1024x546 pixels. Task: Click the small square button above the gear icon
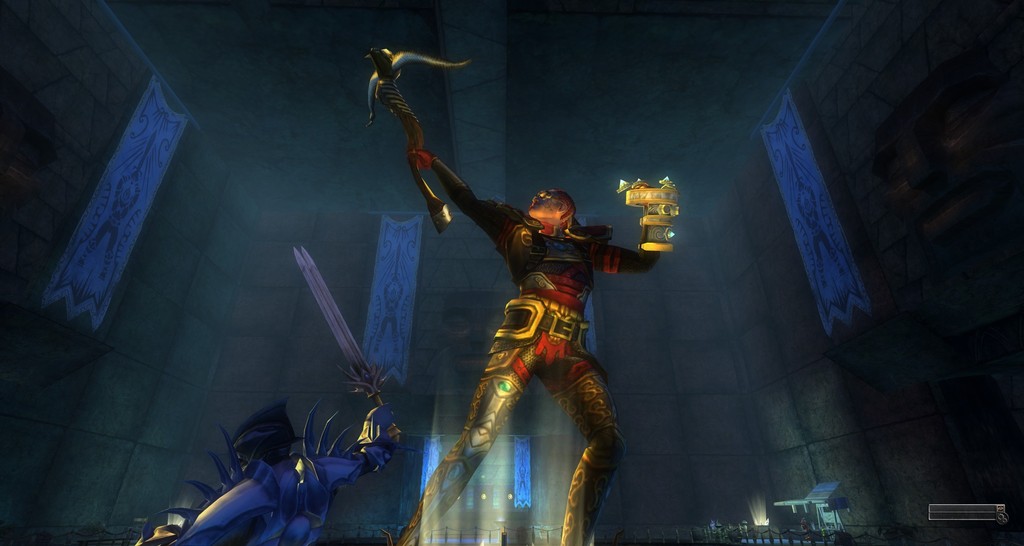point(1001,508)
